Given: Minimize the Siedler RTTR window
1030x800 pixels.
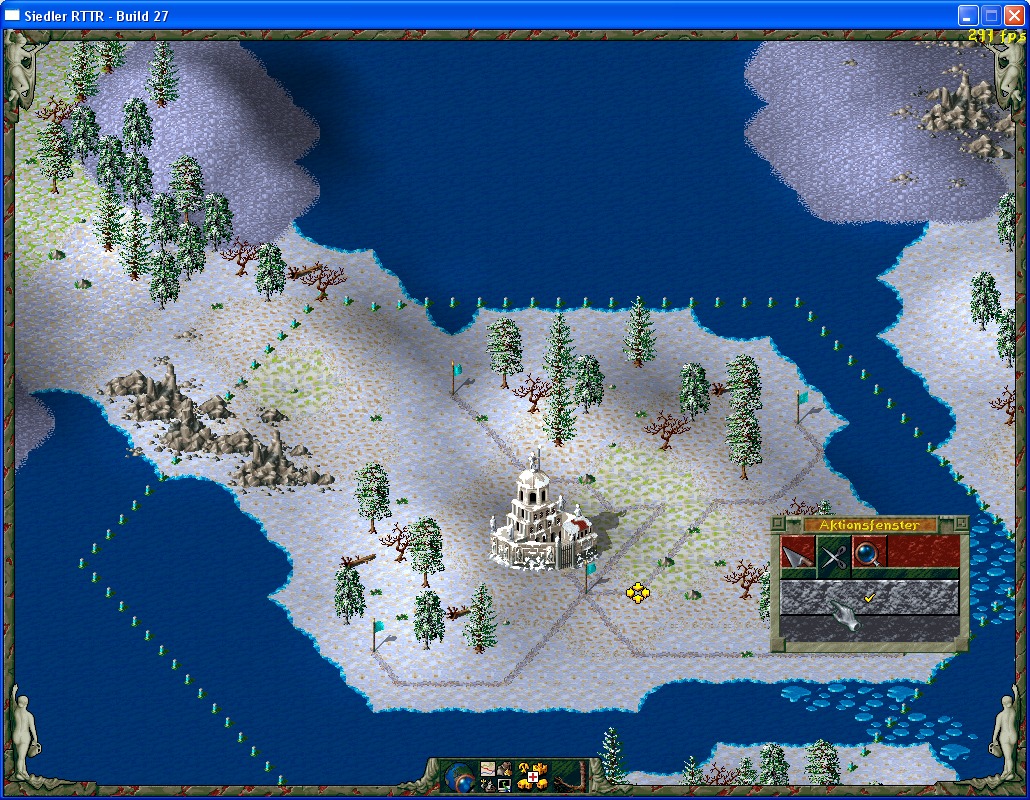Looking at the screenshot, I should click(968, 15).
